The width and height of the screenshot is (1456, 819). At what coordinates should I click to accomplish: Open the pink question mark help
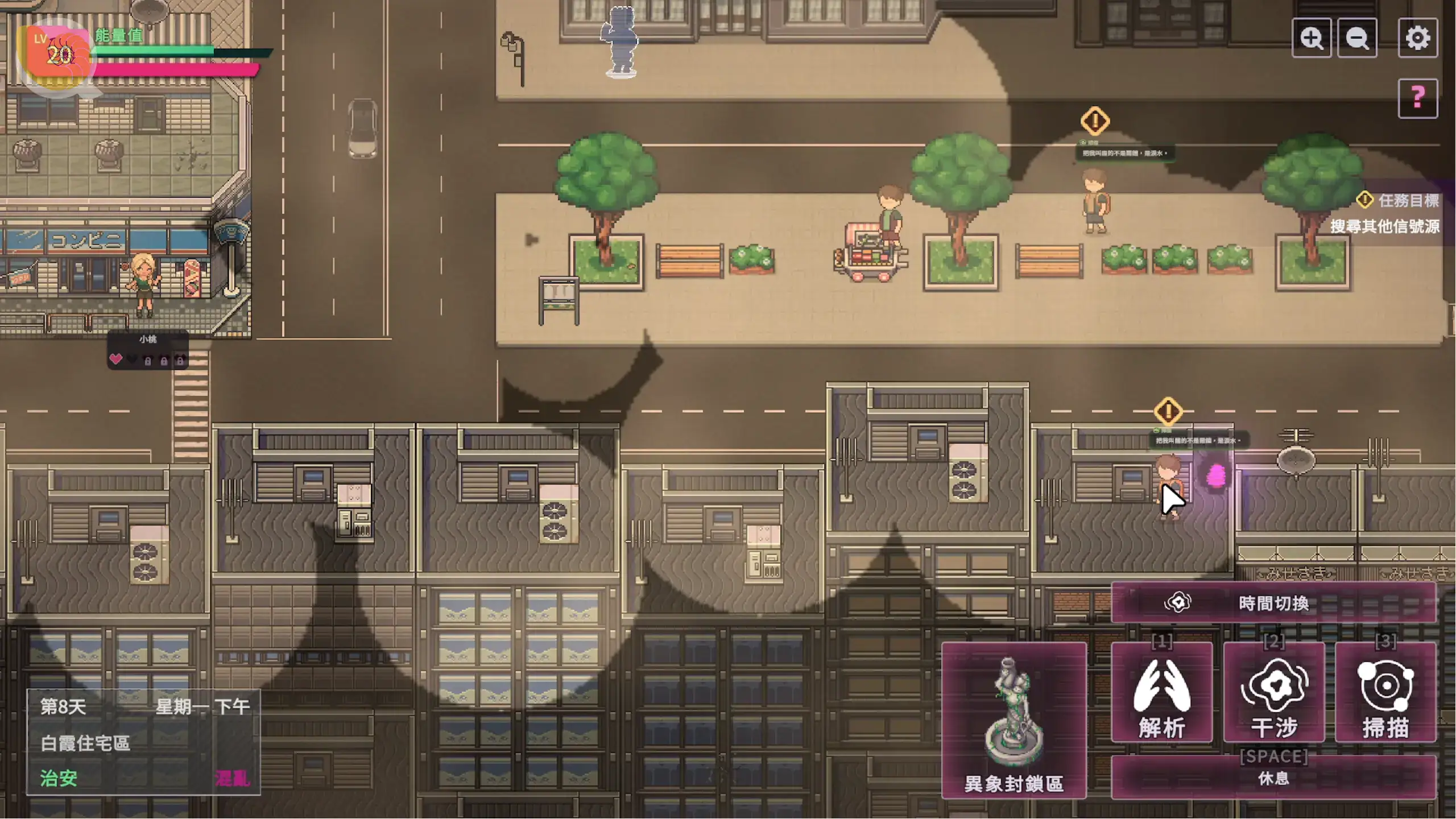coord(1417,98)
